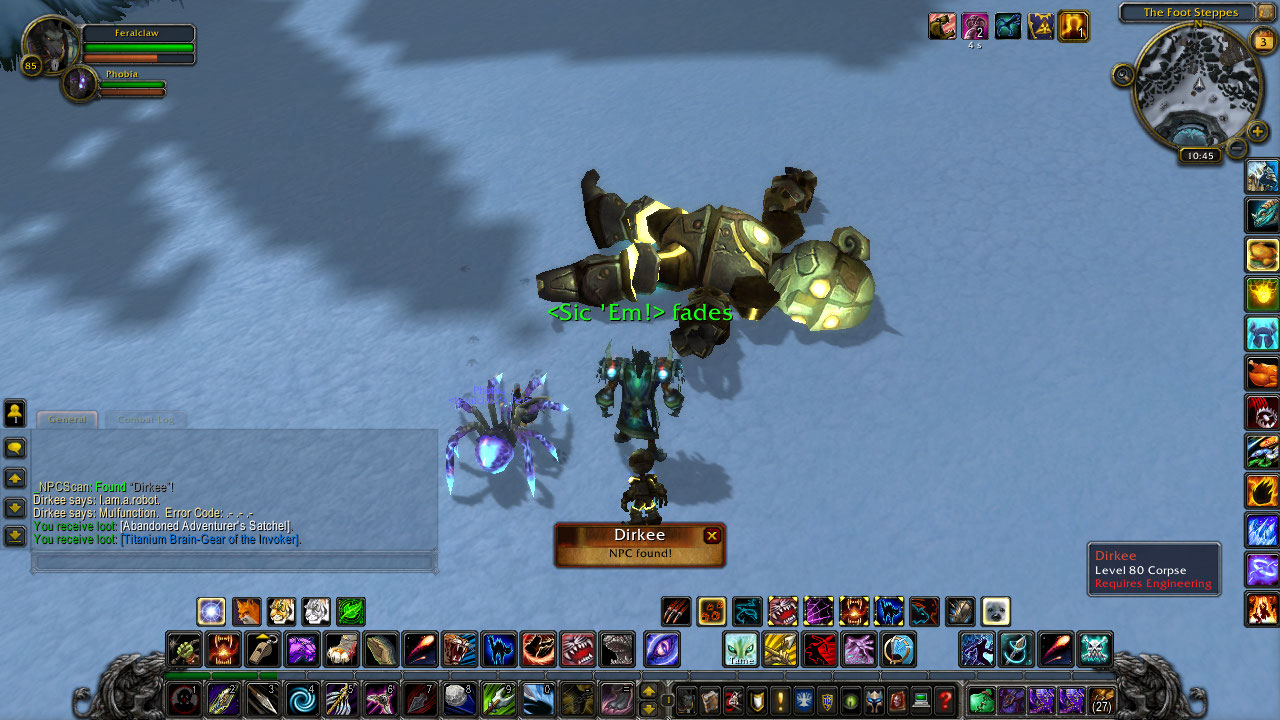Select the Feralclaw player portrait

(45, 44)
